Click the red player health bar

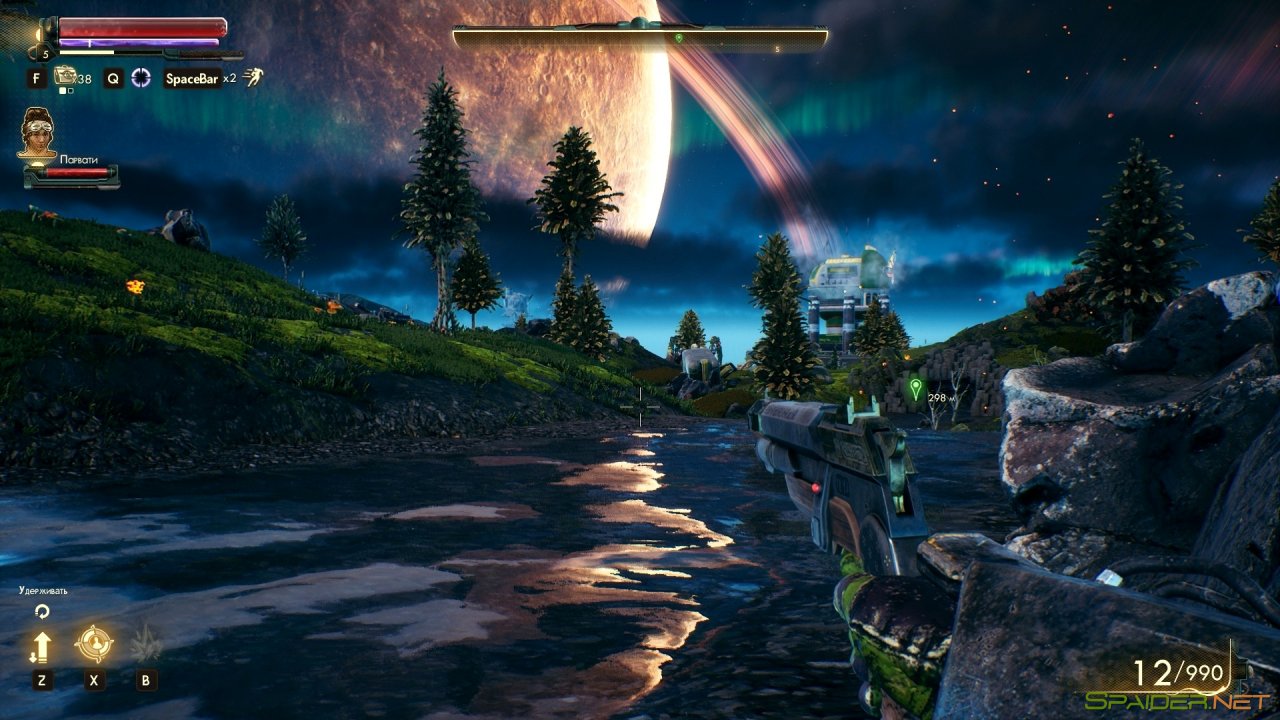pyautogui.click(x=140, y=28)
